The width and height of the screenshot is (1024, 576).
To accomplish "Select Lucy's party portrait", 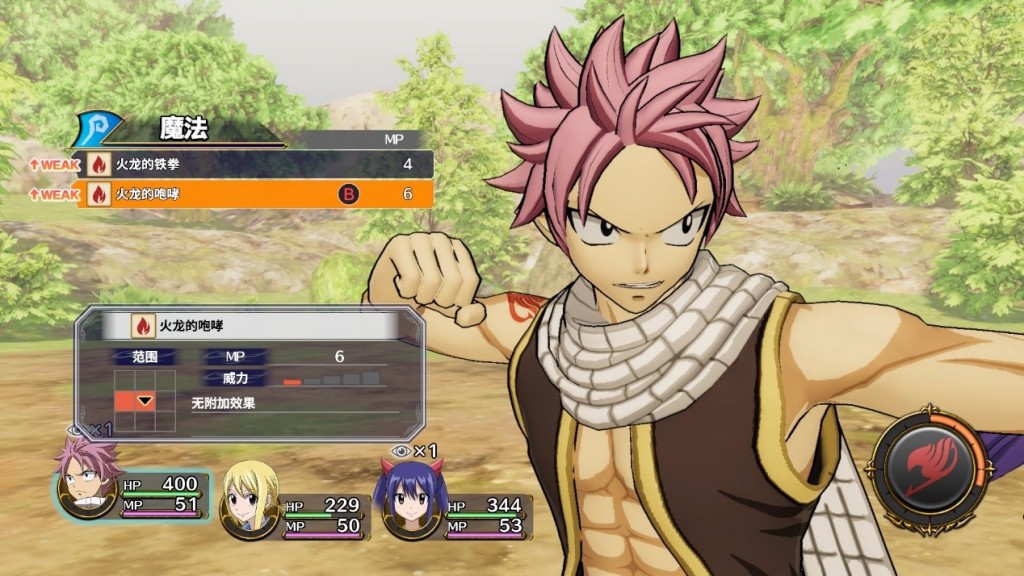I will (249, 498).
